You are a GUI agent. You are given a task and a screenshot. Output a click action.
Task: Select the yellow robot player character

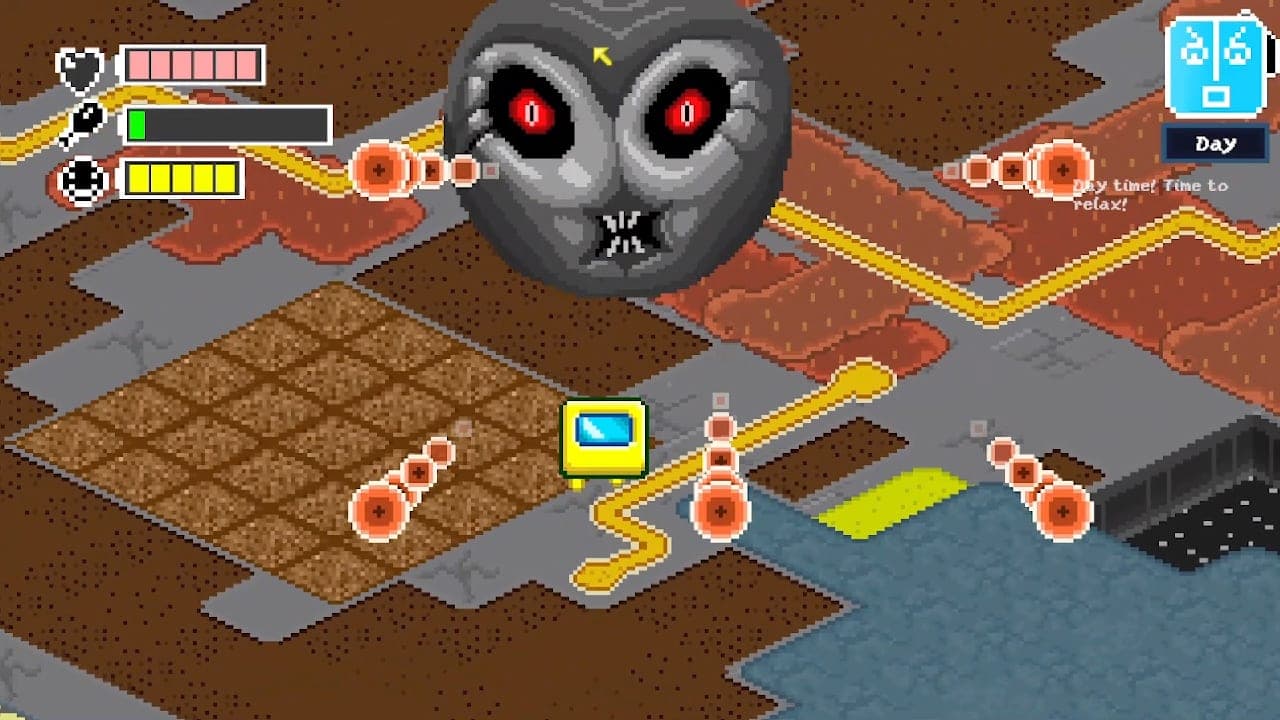tap(605, 440)
